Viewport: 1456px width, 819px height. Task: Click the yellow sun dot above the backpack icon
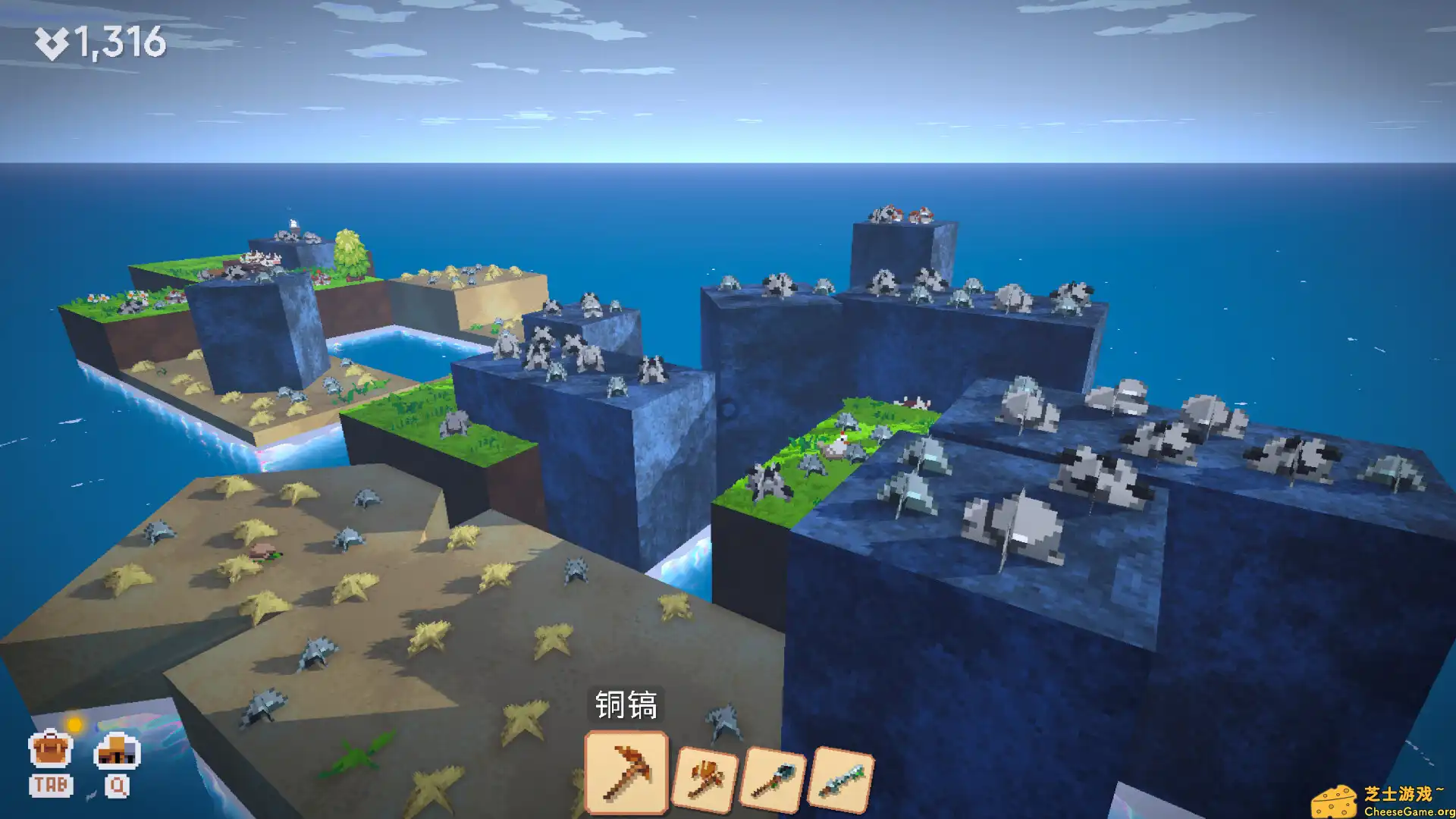(74, 724)
